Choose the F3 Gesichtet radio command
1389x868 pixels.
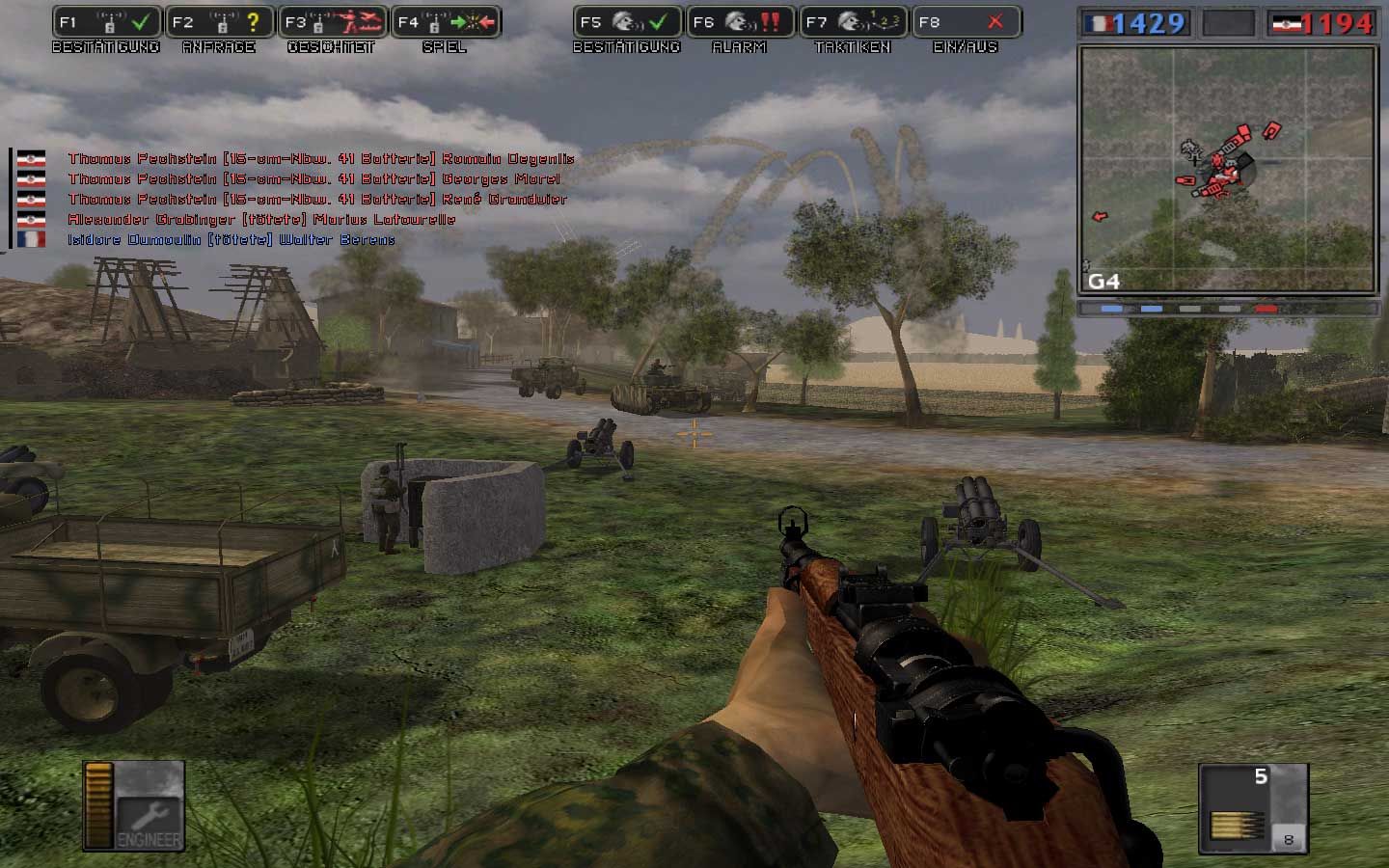pos(333,22)
